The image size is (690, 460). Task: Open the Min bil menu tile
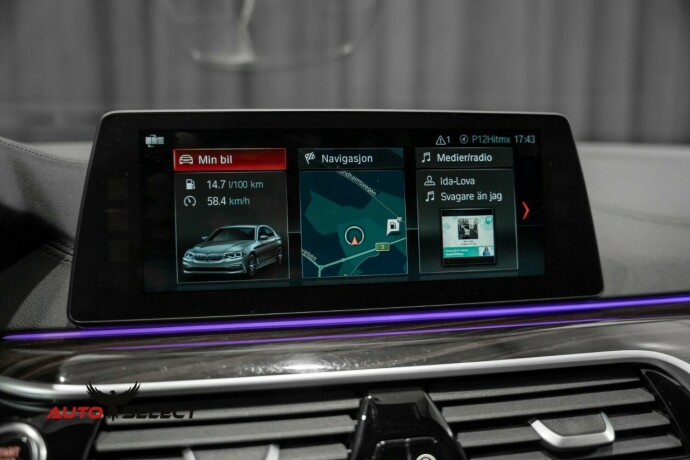point(229,159)
